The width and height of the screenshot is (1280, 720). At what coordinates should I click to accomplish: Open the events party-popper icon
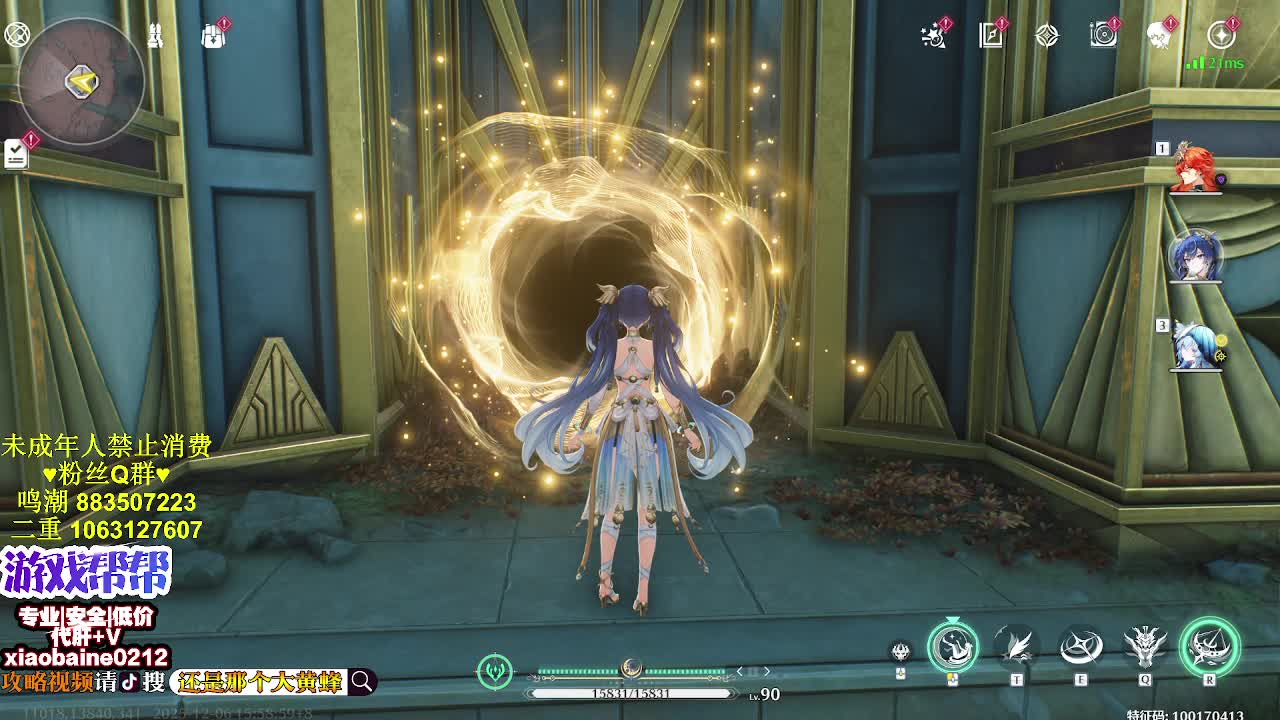click(x=934, y=36)
